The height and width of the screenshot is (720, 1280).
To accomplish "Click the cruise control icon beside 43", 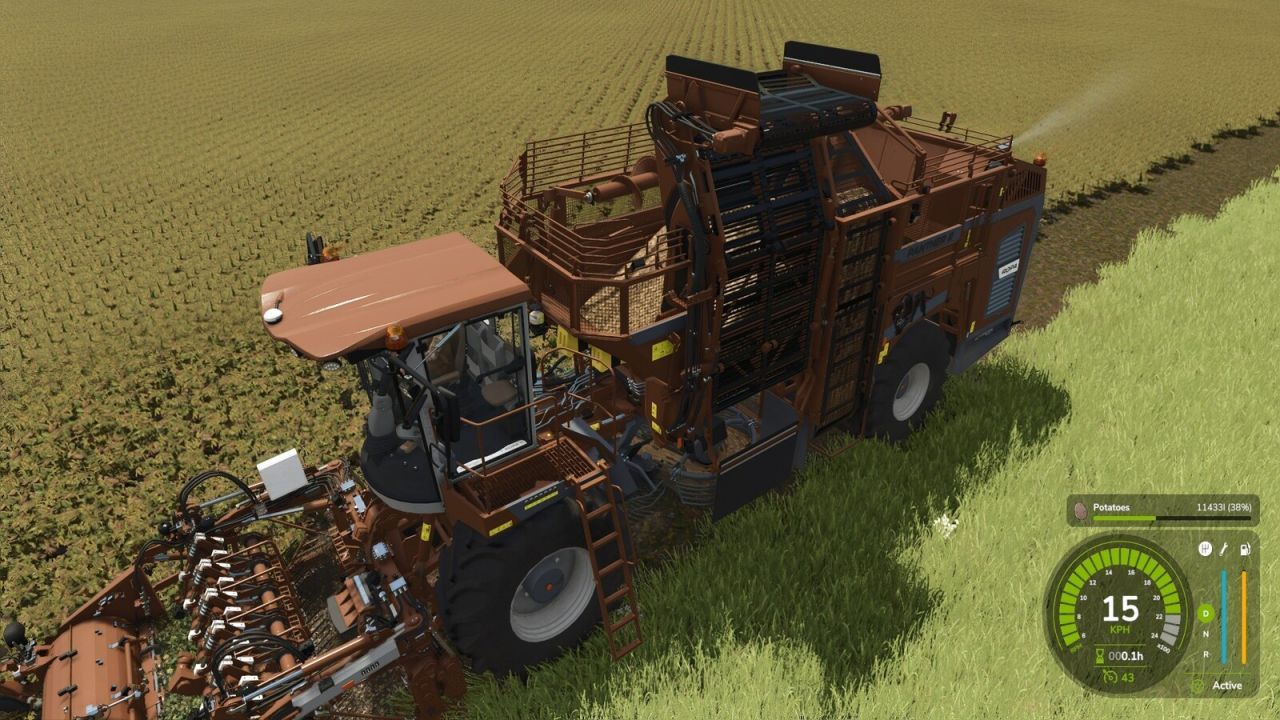I will coord(1109,677).
